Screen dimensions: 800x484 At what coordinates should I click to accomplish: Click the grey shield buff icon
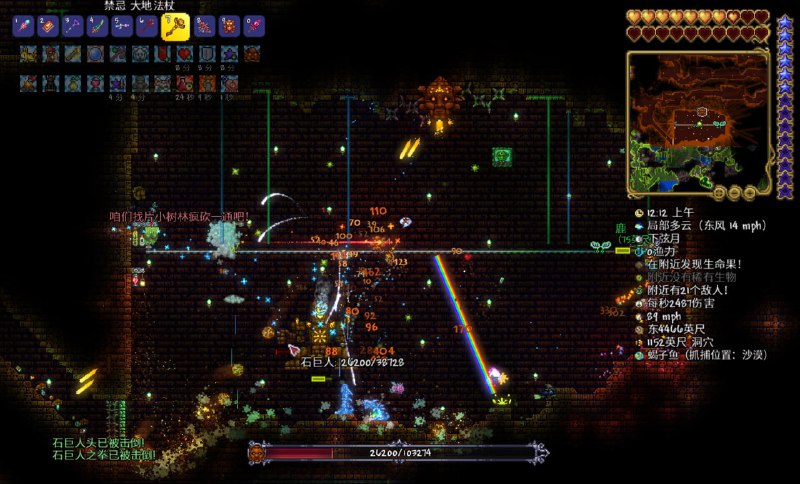coord(205,53)
